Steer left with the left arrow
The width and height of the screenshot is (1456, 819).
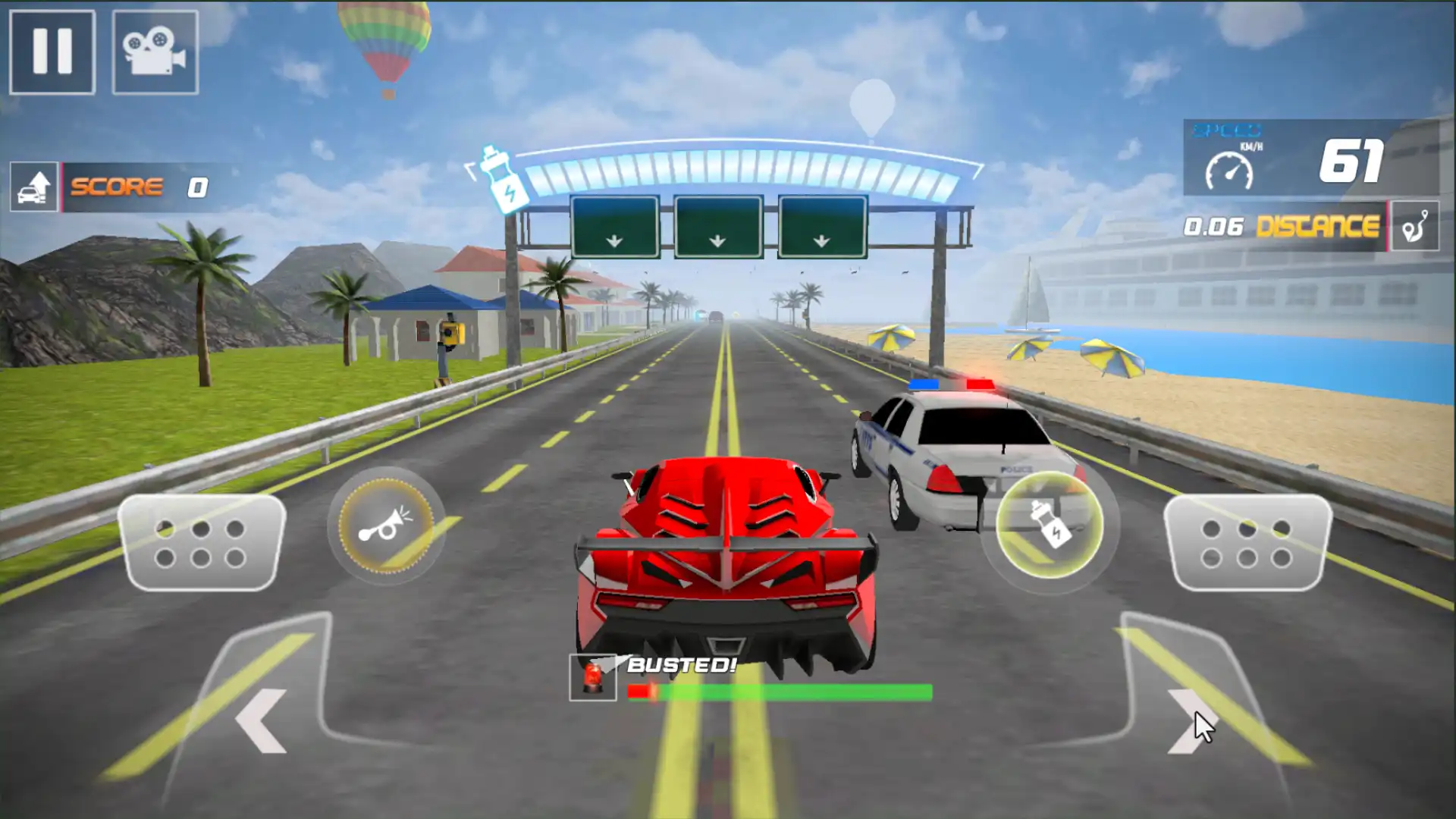coord(262,720)
